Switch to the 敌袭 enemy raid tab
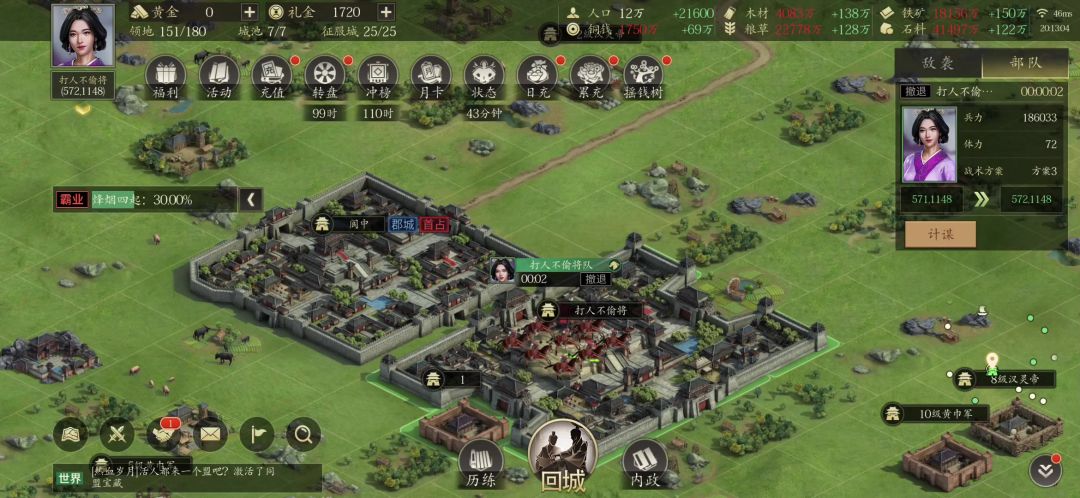The image size is (1080, 498). click(x=937, y=62)
